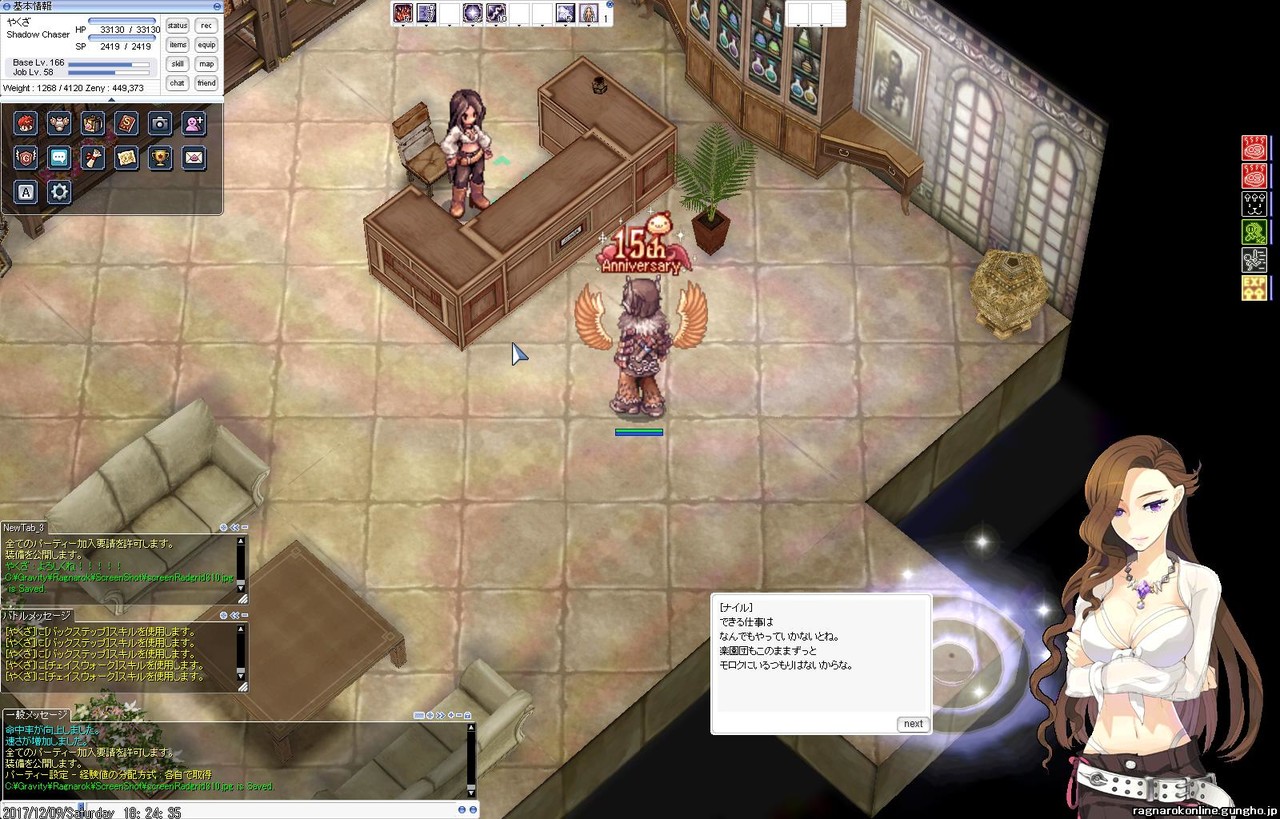Open settings with the gear icon

coord(59,191)
